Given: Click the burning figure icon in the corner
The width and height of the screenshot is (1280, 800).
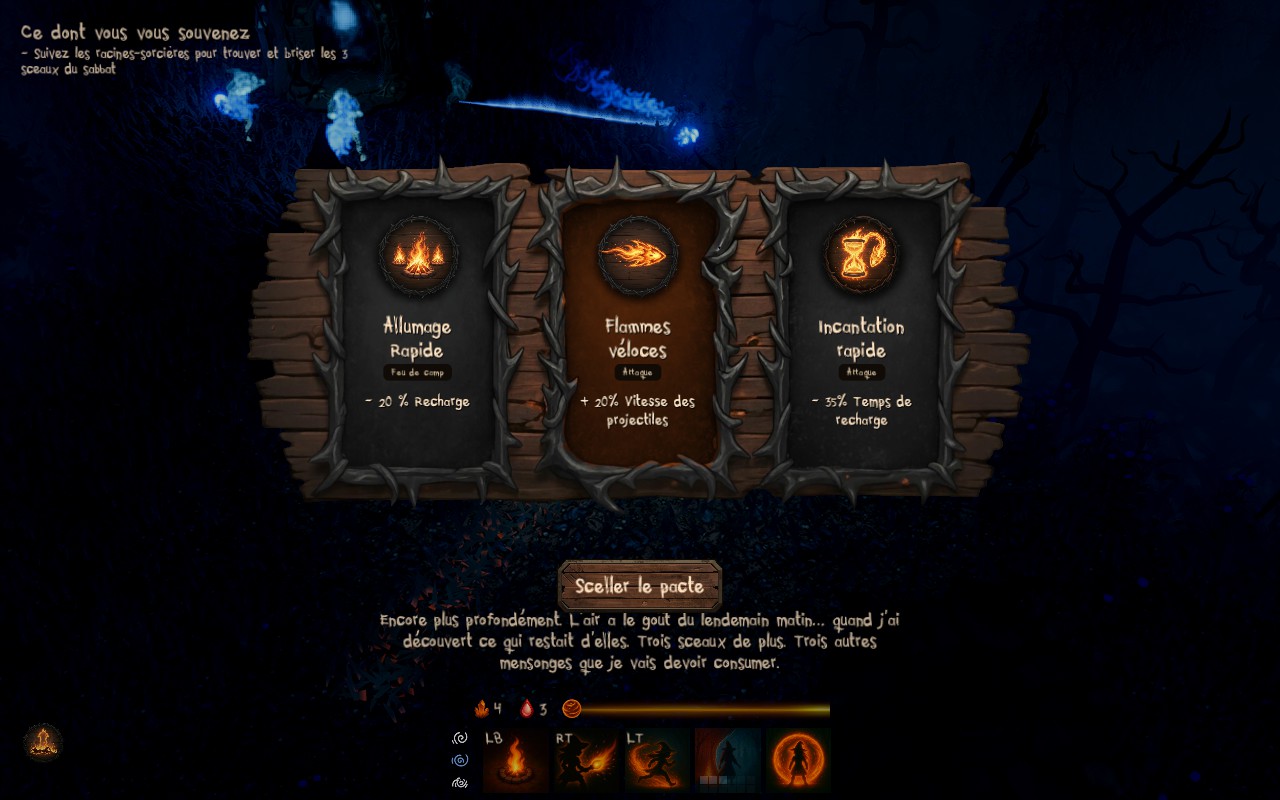Looking at the screenshot, I should [43, 742].
